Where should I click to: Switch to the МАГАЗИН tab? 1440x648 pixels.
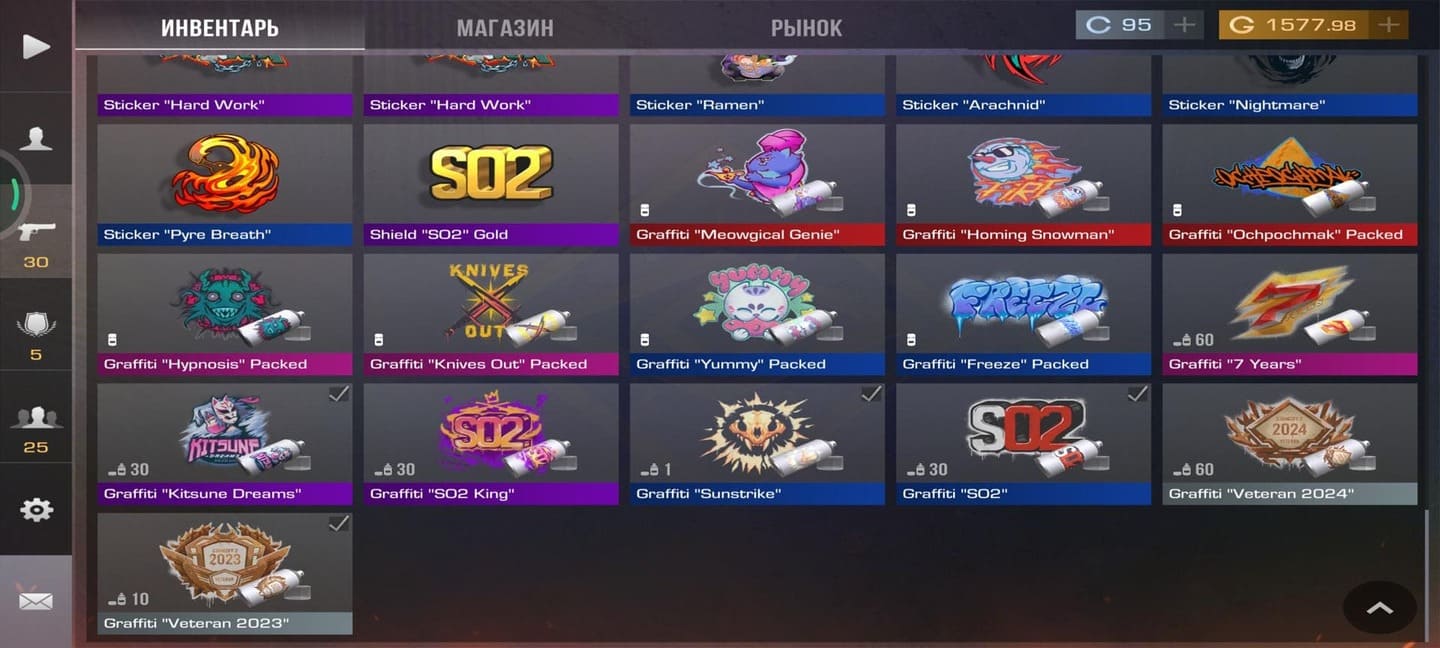pos(505,27)
